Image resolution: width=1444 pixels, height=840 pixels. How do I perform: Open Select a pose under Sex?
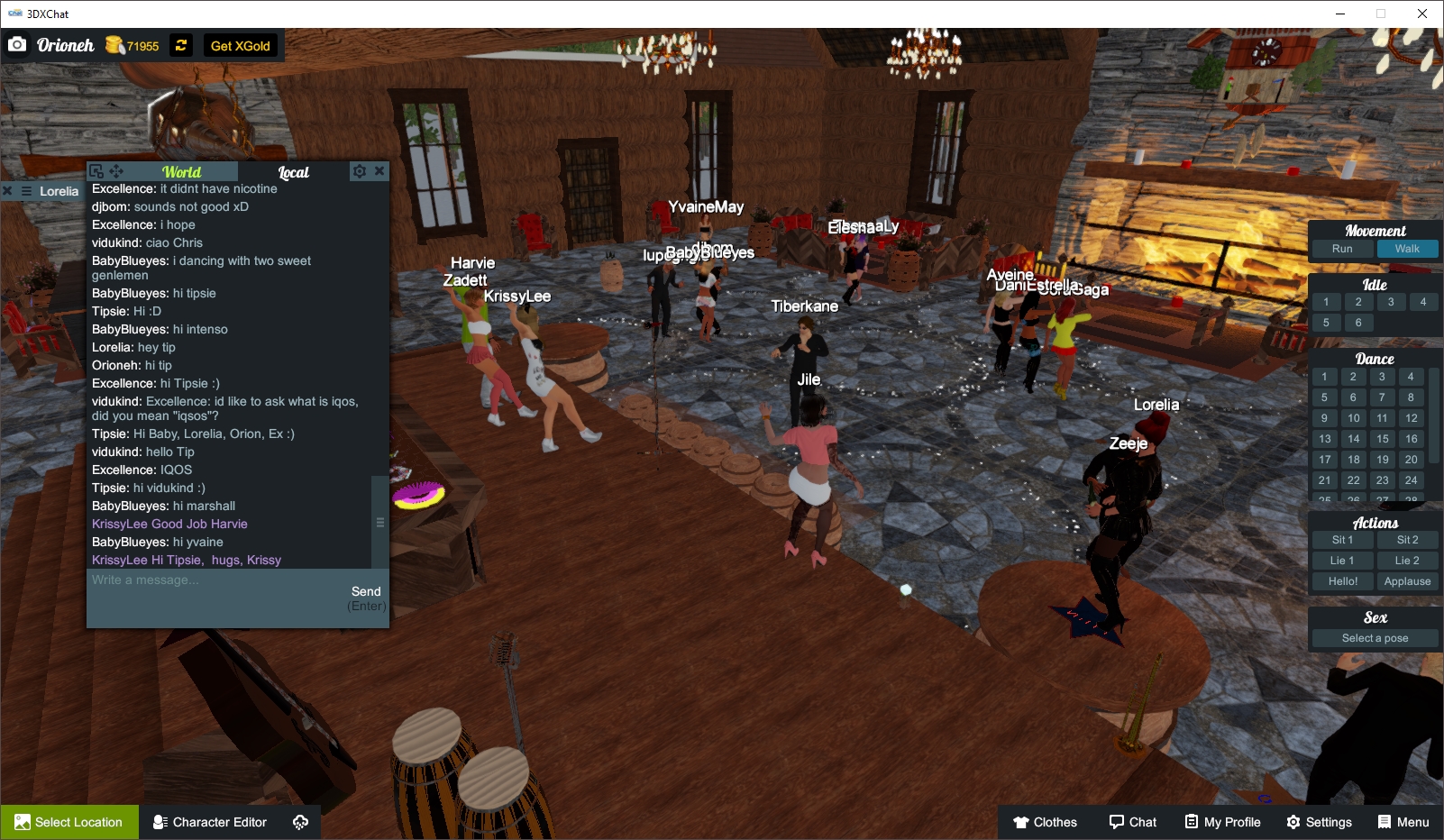(1374, 637)
